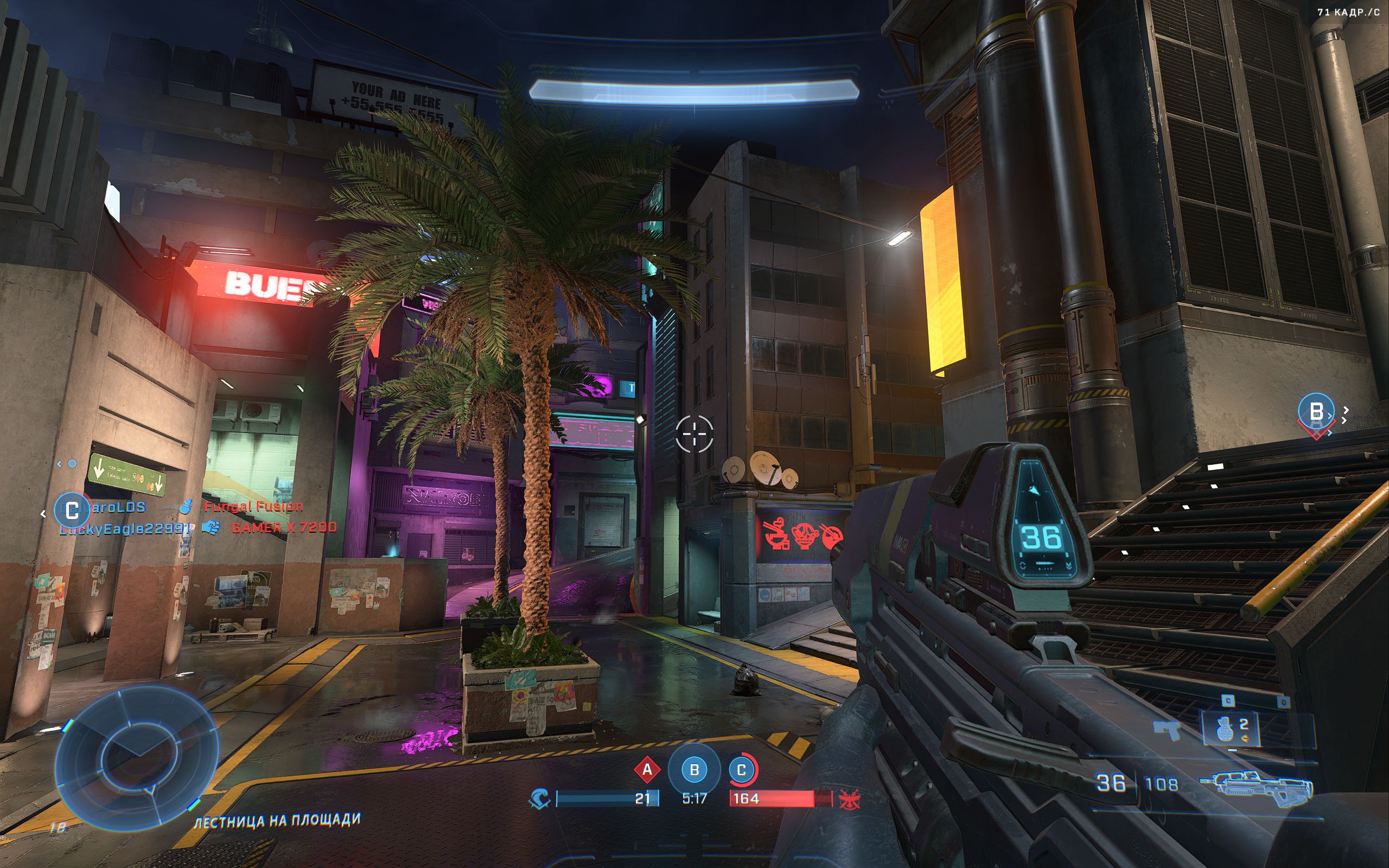Click the zone C waypoint marker
Screen dimensions: 1389x868
coord(72,509)
